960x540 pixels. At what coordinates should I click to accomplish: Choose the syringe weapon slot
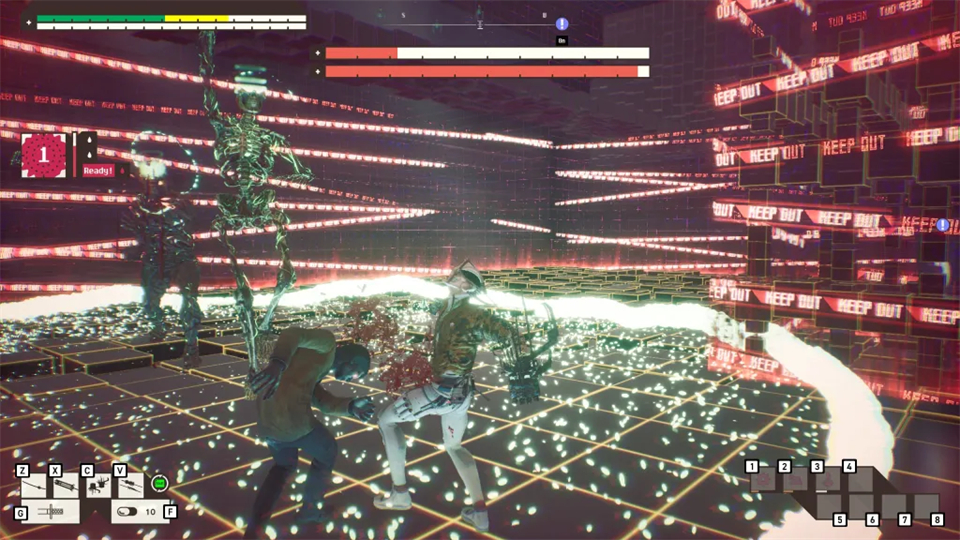[x=65, y=487]
